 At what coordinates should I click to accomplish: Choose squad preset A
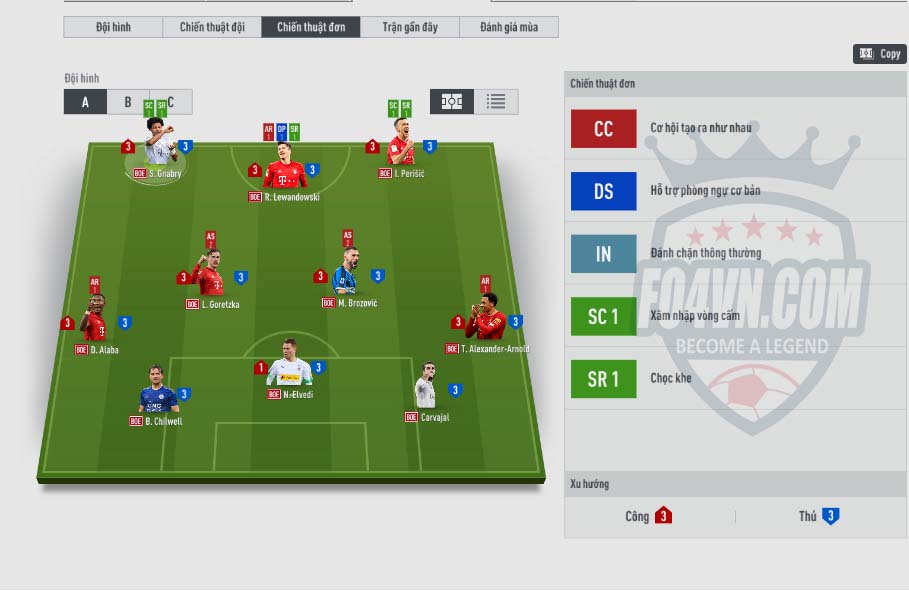click(86, 102)
